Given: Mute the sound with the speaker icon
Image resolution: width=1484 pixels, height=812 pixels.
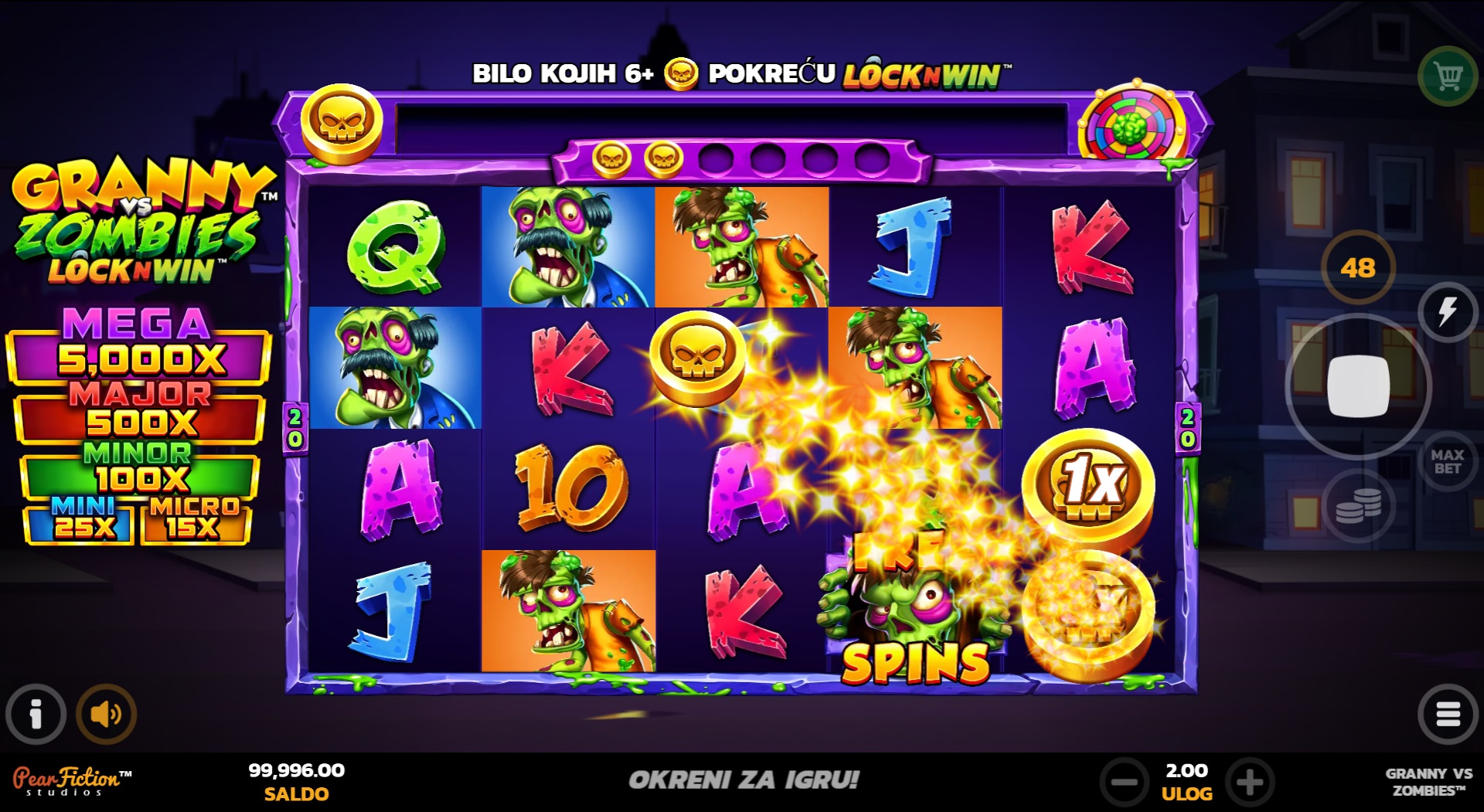Looking at the screenshot, I should tap(106, 714).
